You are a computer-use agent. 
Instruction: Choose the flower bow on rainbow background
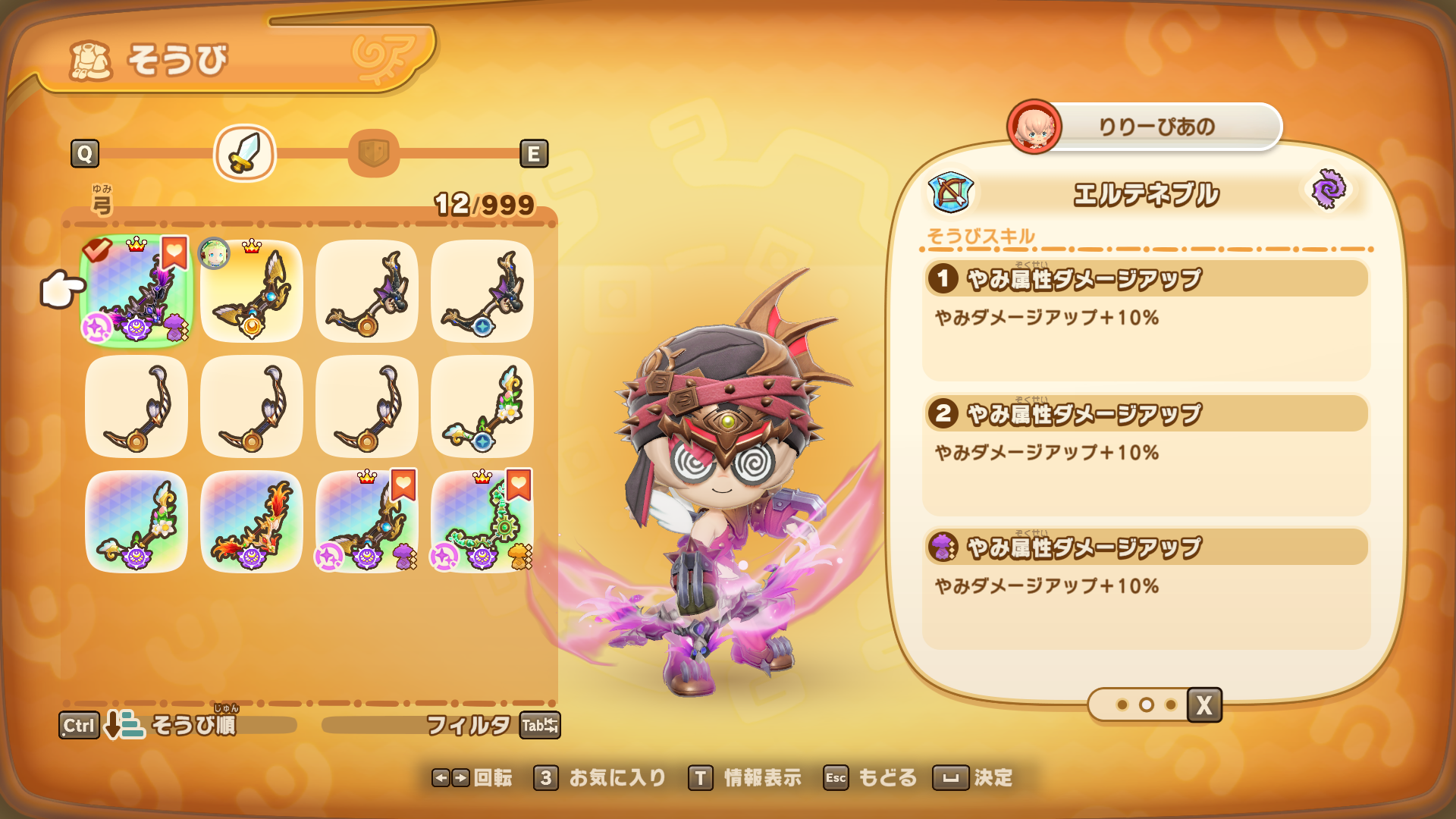point(136,522)
